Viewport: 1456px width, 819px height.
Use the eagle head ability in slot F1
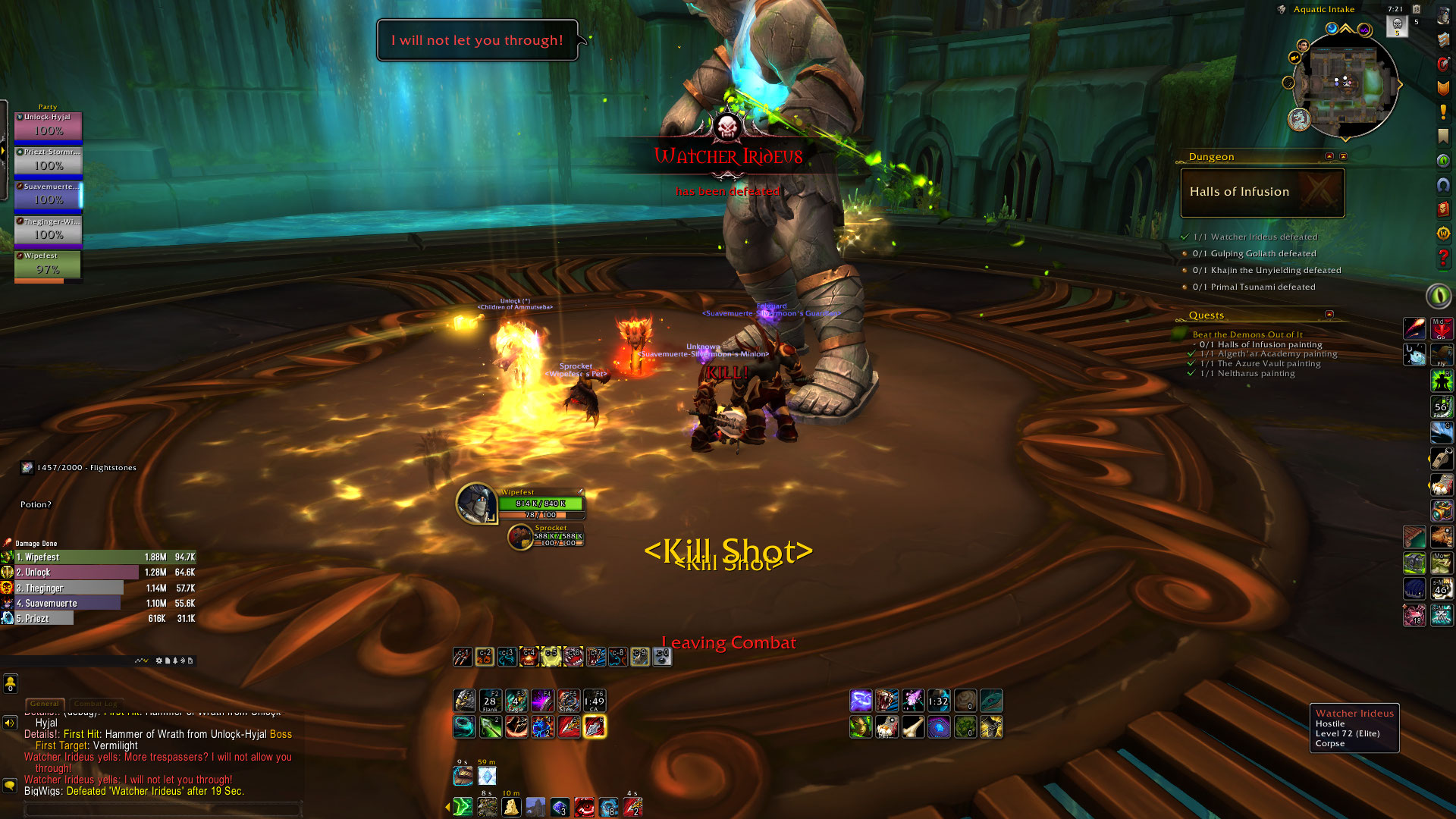click(x=464, y=701)
